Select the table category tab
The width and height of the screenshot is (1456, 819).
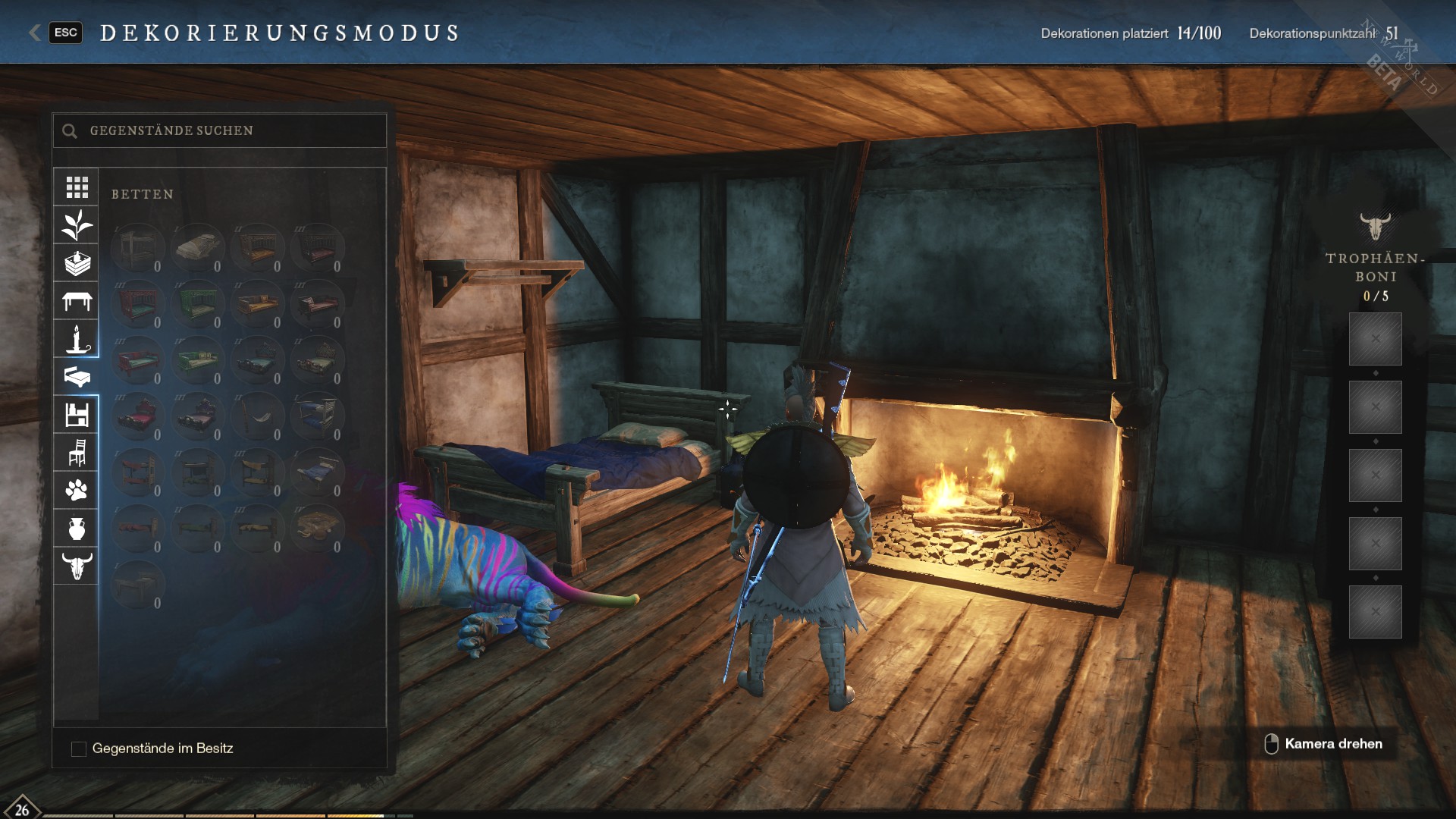77,301
